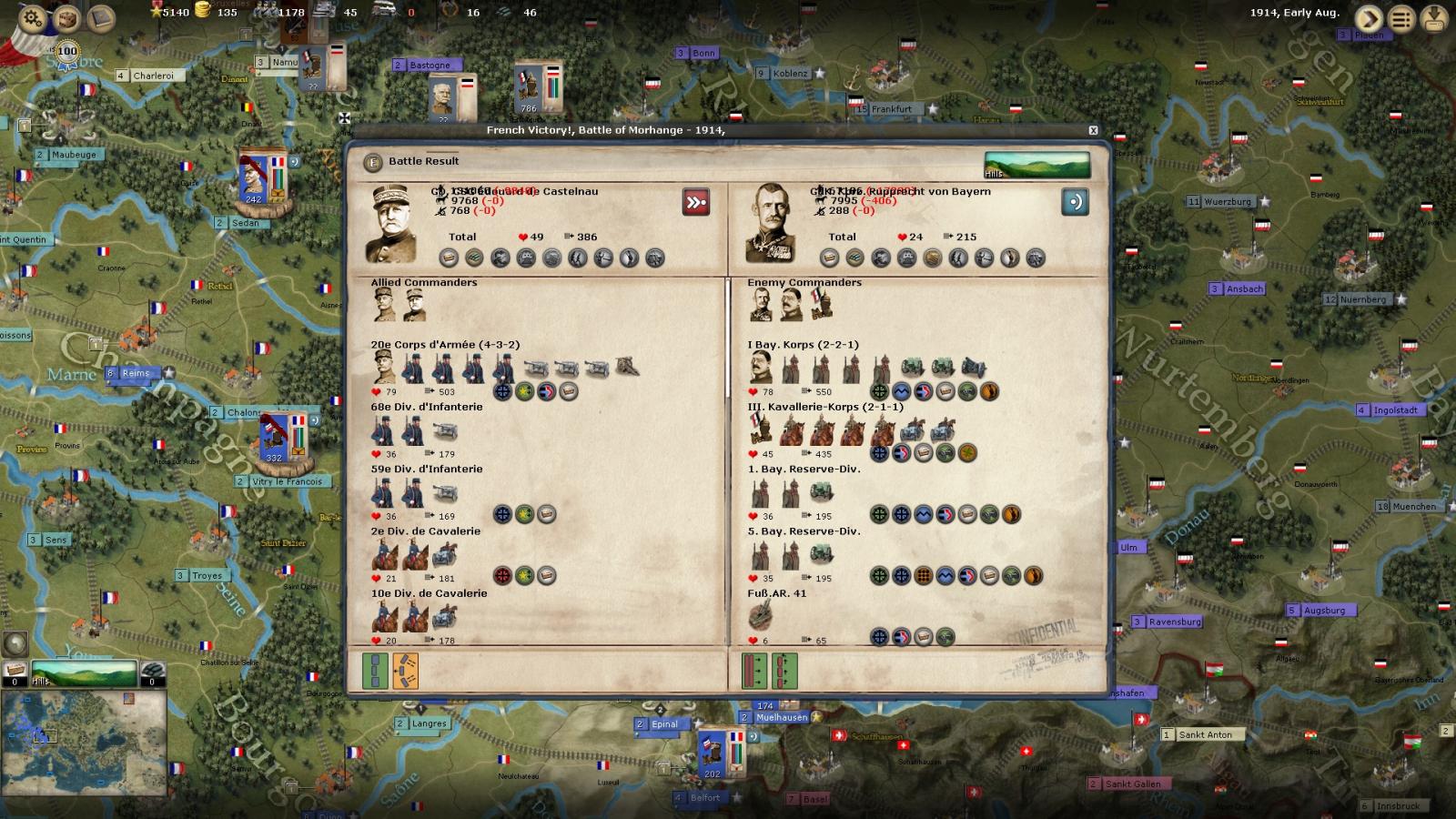The height and width of the screenshot is (819, 1456).
Task: Select the Fuß.AR. 41 artillery row
Action: tap(776, 593)
